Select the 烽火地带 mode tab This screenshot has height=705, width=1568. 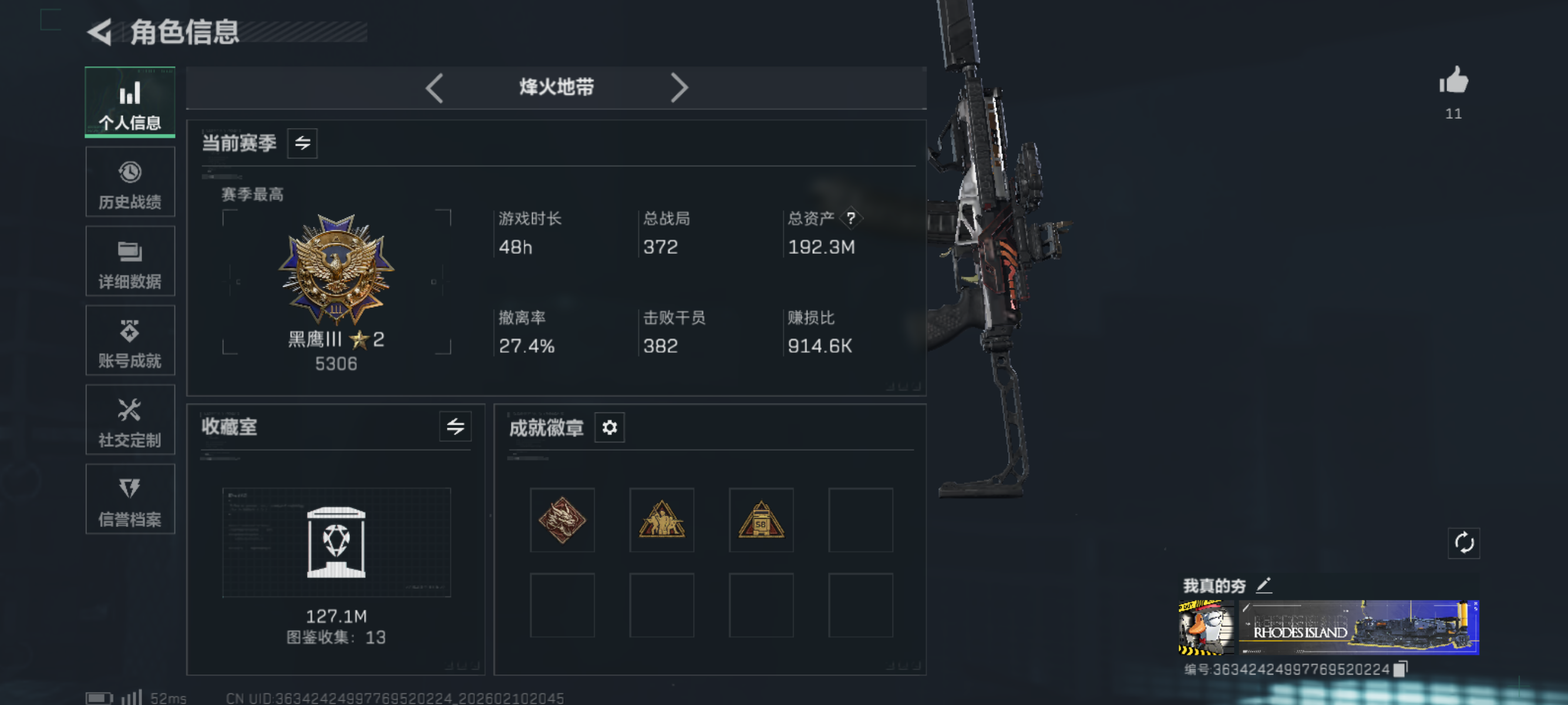coord(556,88)
